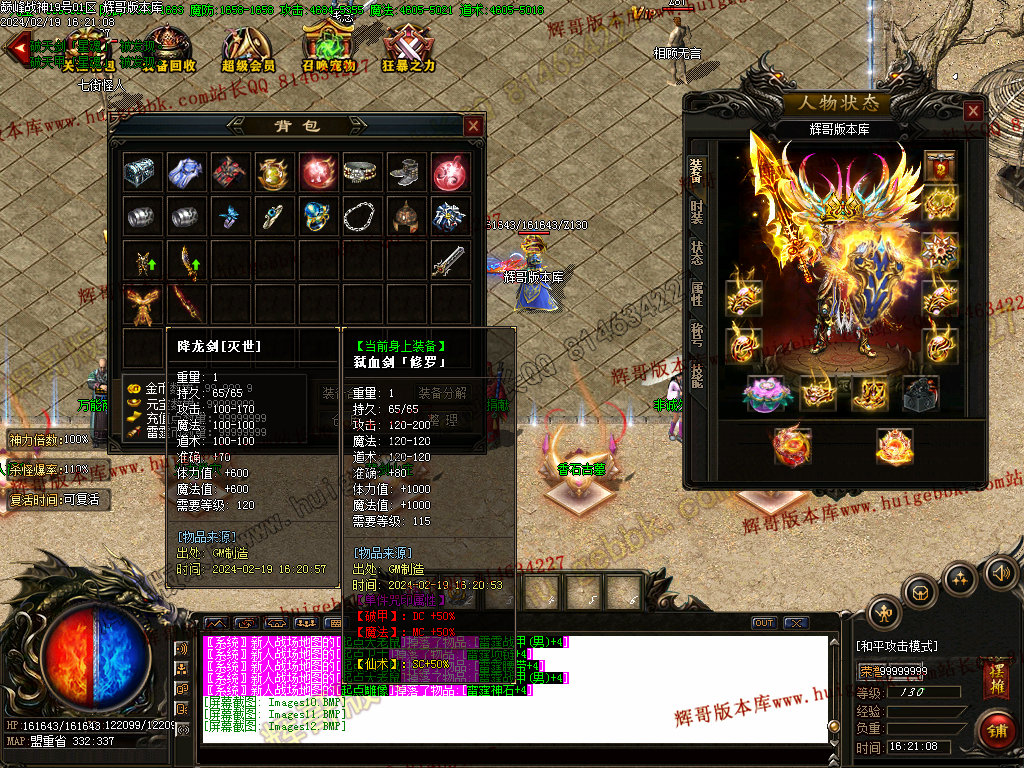Toggle sound with the speaker button
The height and width of the screenshot is (768, 1024).
(x=999, y=573)
